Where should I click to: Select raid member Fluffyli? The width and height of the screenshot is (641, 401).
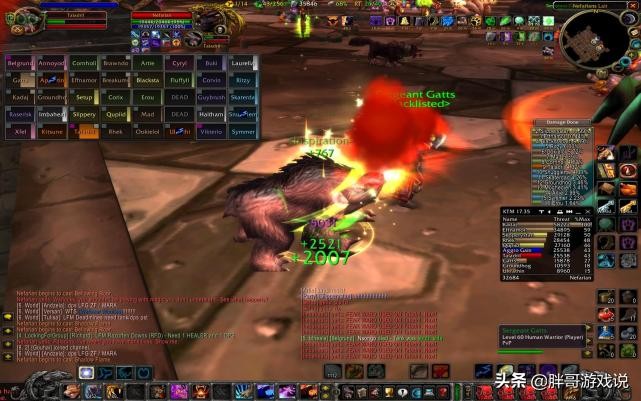click(179, 80)
